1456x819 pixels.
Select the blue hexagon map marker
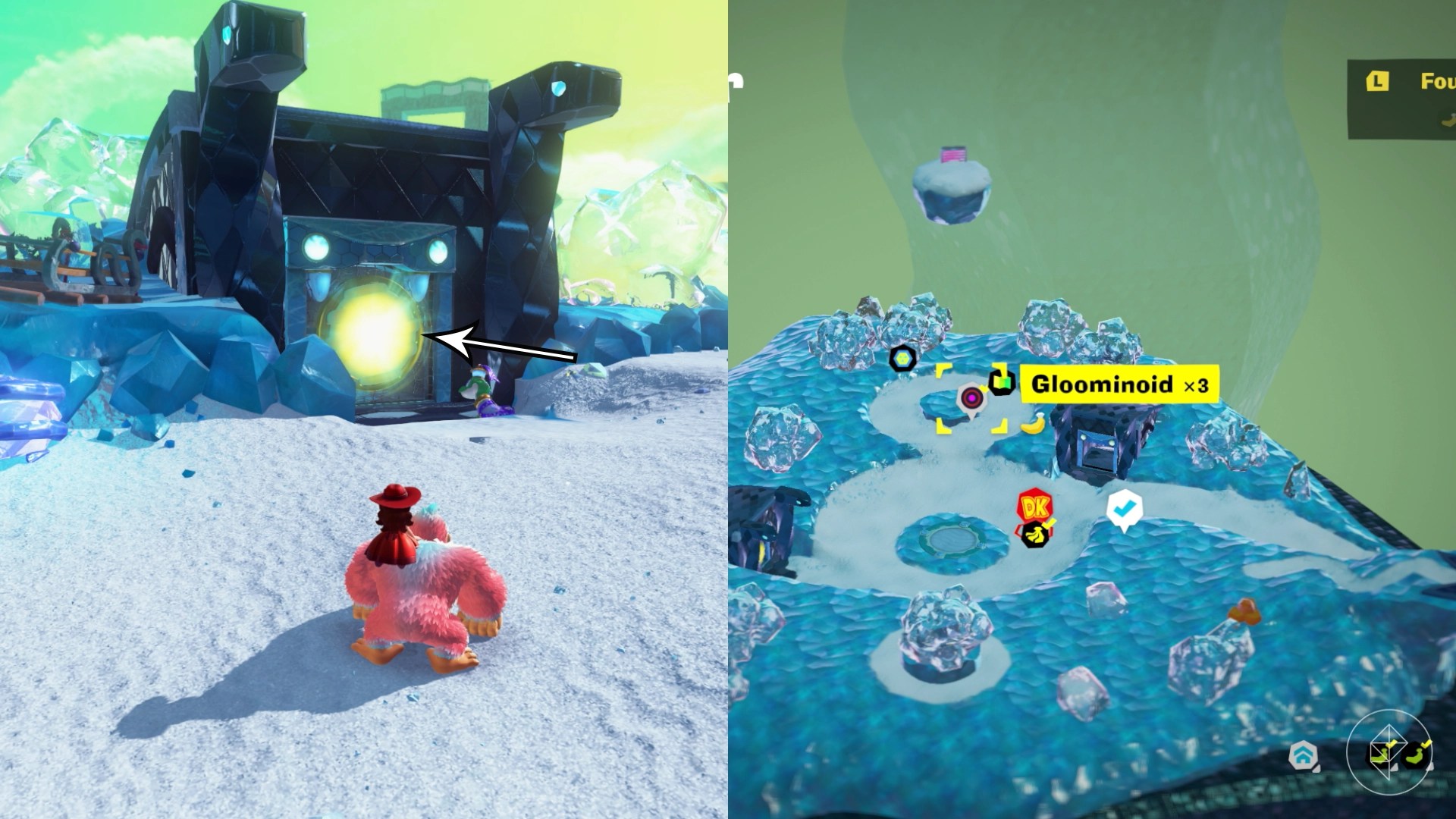click(903, 358)
